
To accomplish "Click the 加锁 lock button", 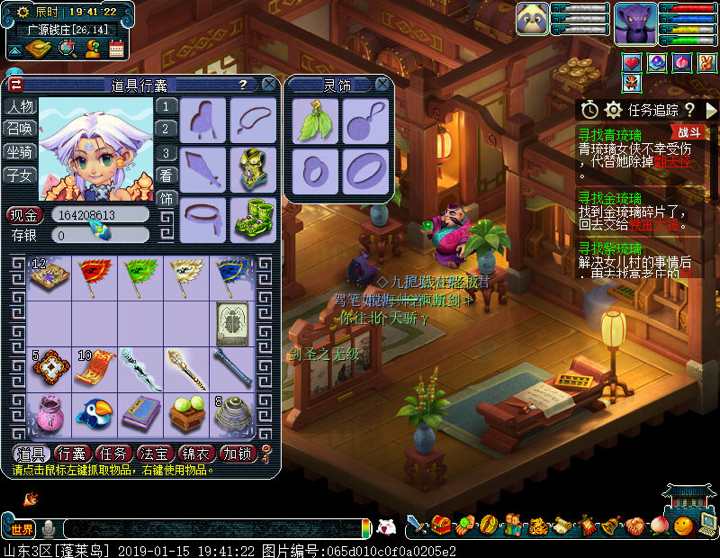I will coord(239,454).
